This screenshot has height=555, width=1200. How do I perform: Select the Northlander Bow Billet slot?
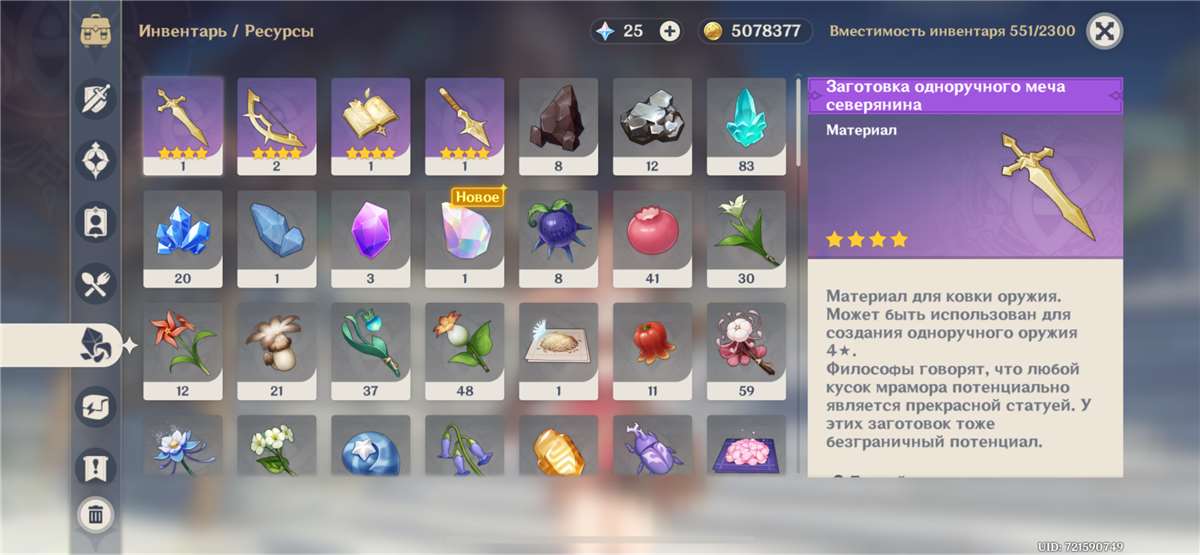point(277,125)
